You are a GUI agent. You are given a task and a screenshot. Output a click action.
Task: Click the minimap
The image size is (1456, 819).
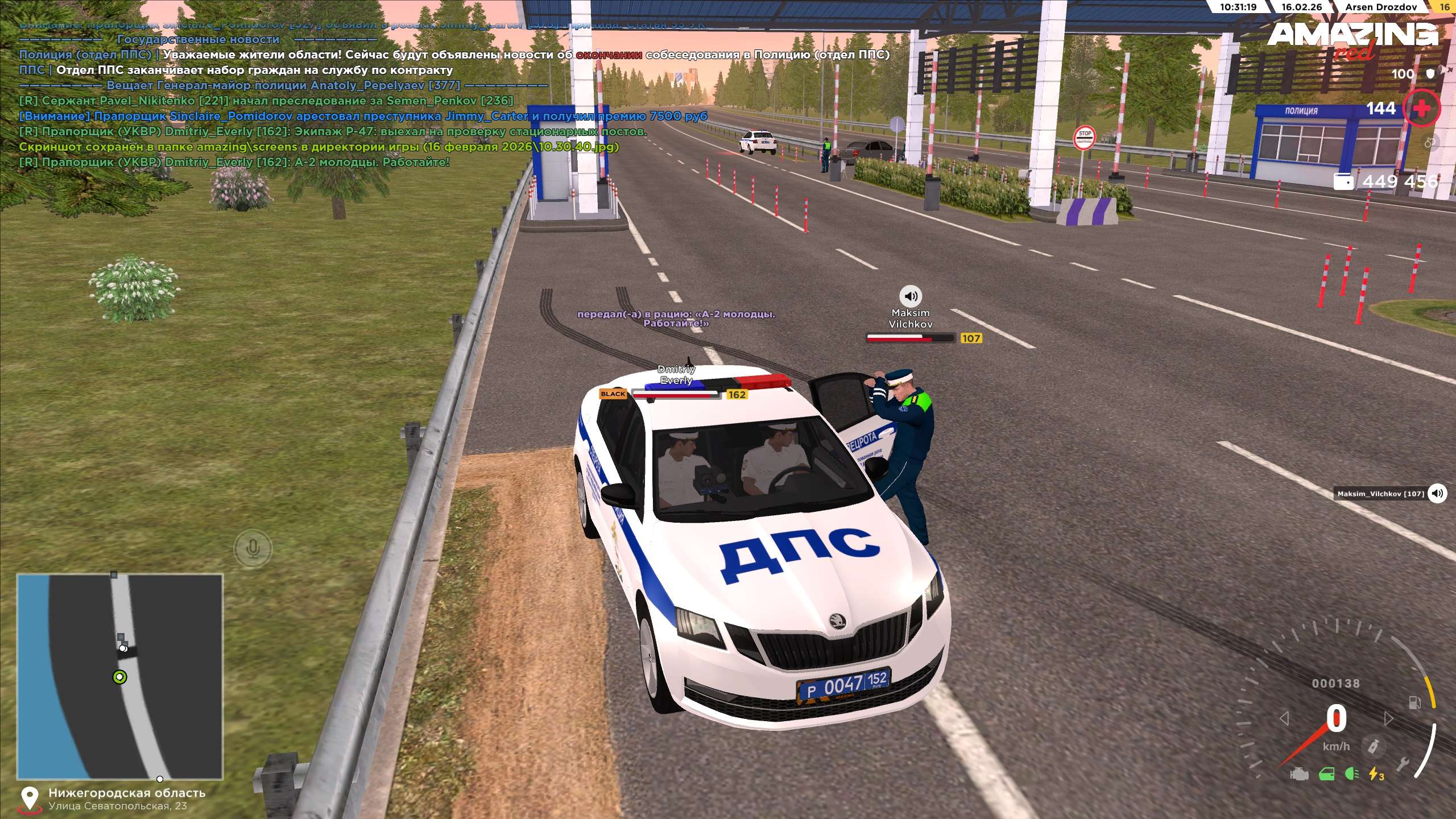[119, 676]
